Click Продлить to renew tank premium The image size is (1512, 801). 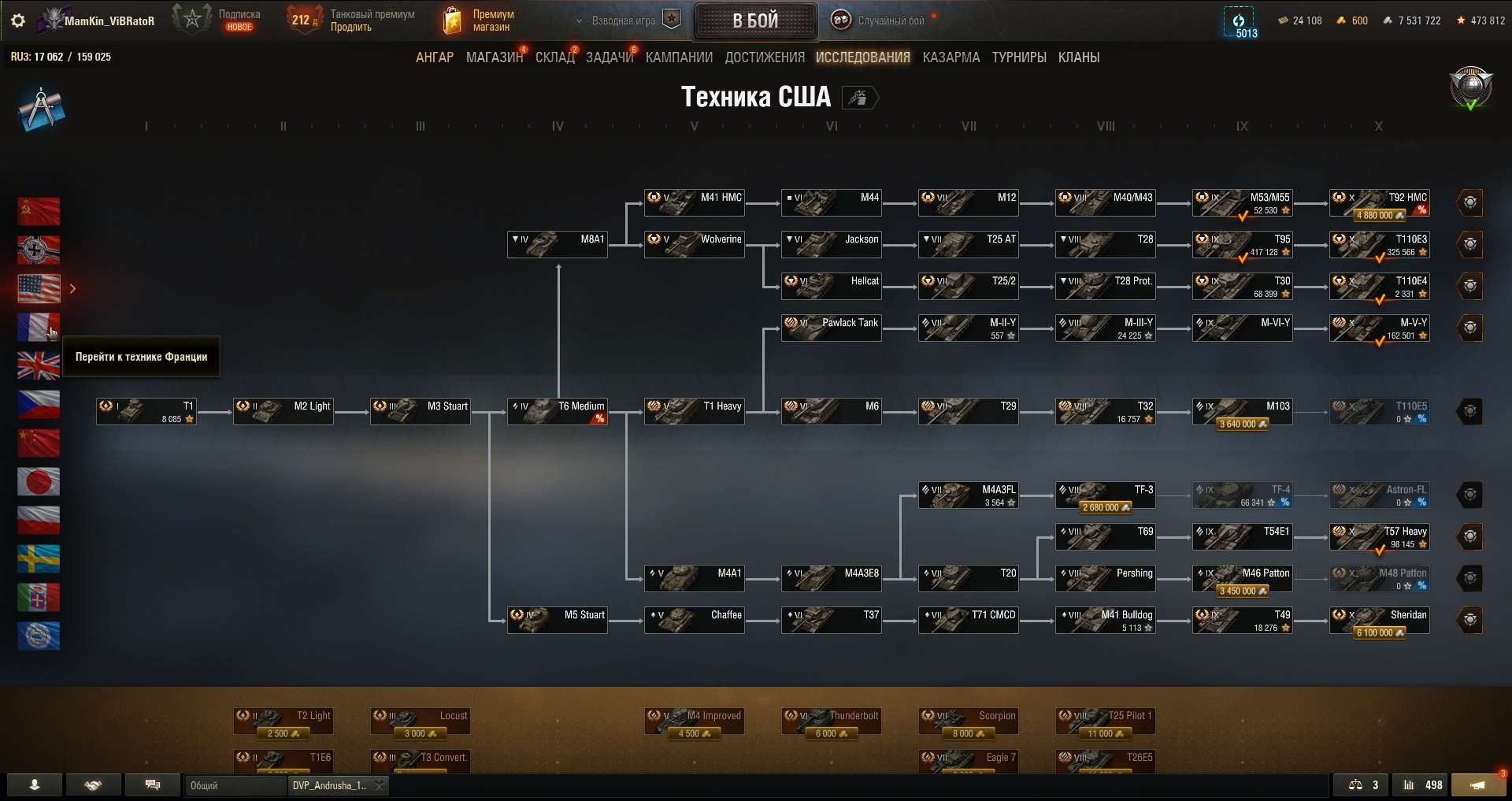351,26
